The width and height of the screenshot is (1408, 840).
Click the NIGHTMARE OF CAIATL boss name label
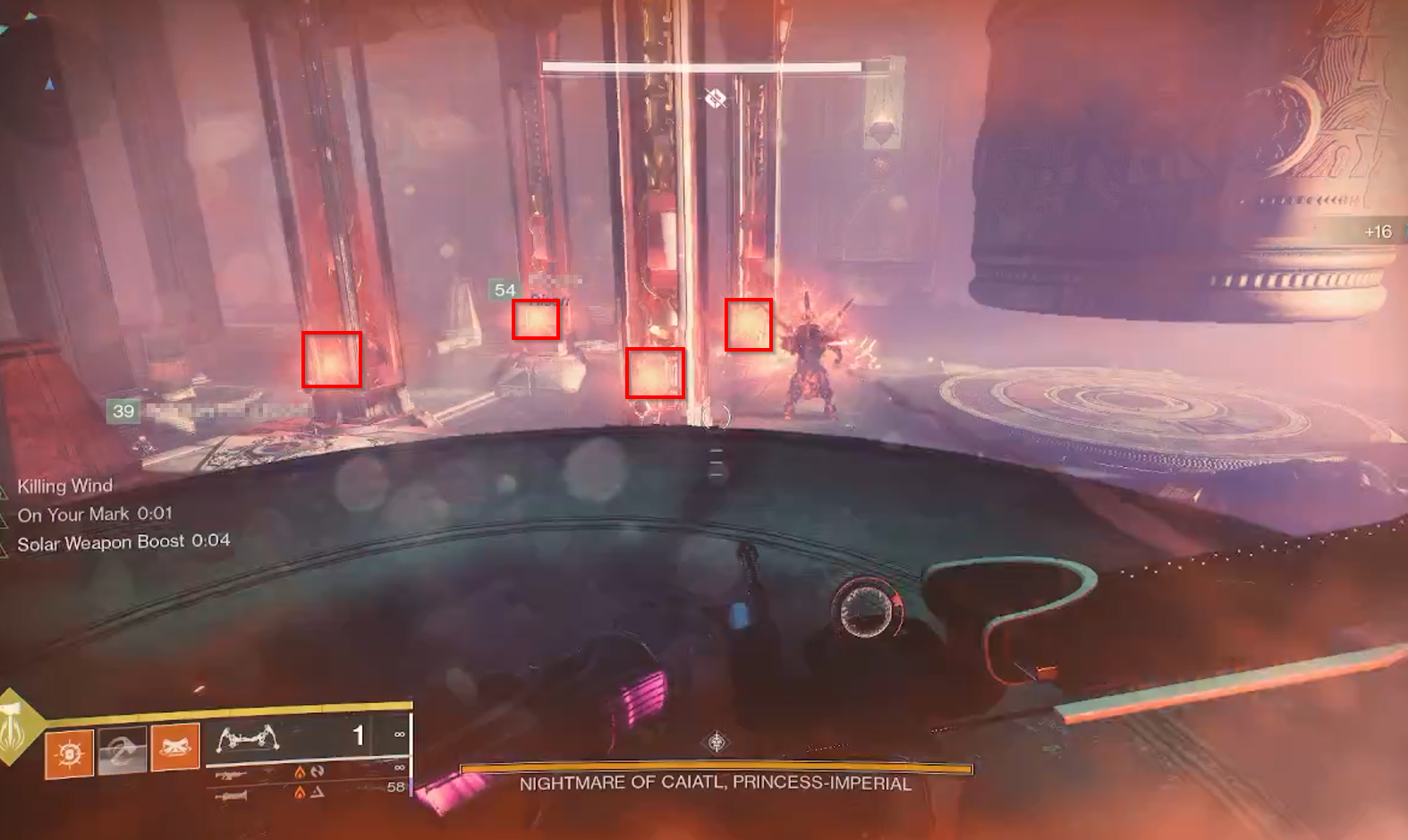(x=714, y=782)
